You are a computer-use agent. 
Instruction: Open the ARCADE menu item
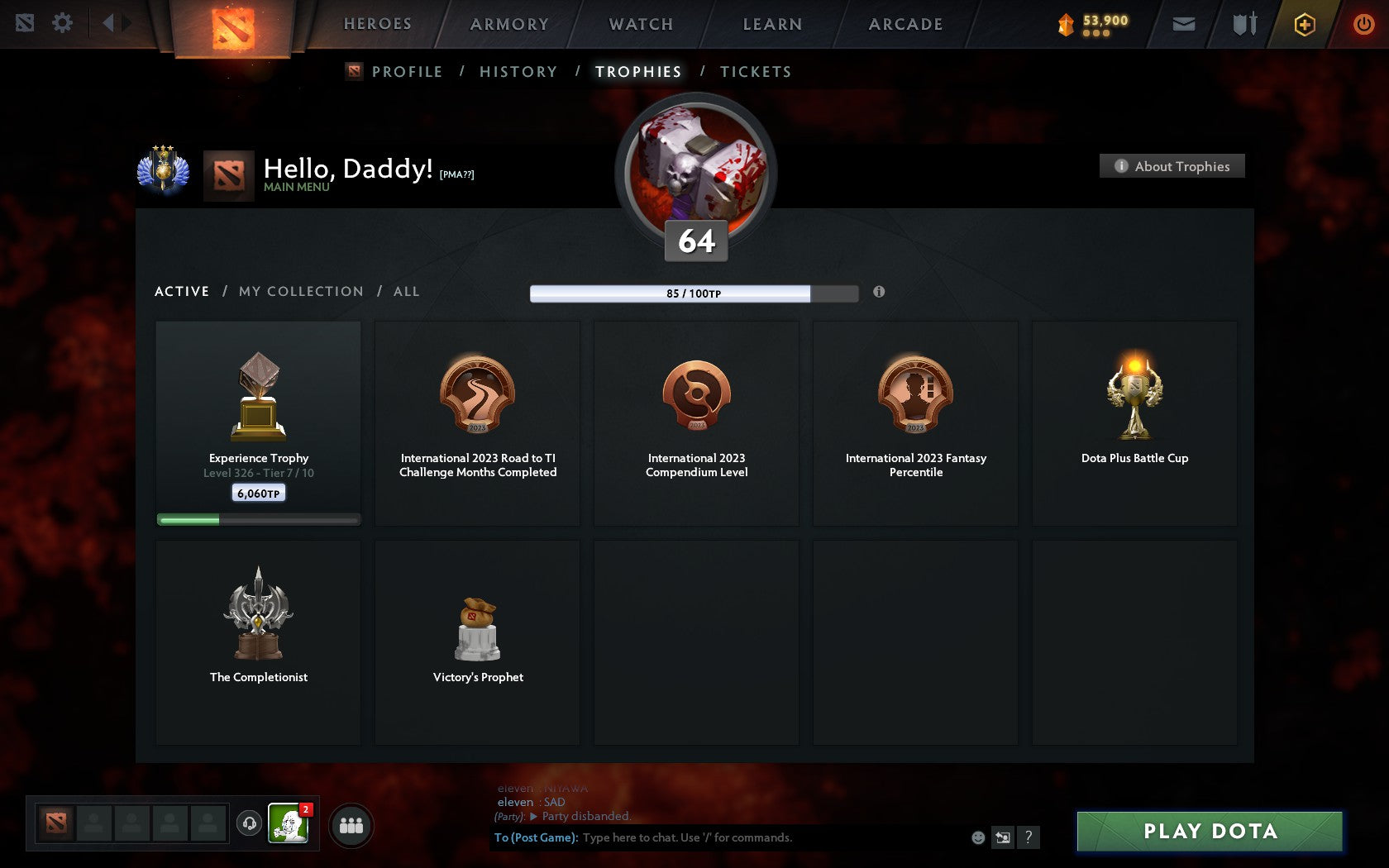tap(905, 23)
